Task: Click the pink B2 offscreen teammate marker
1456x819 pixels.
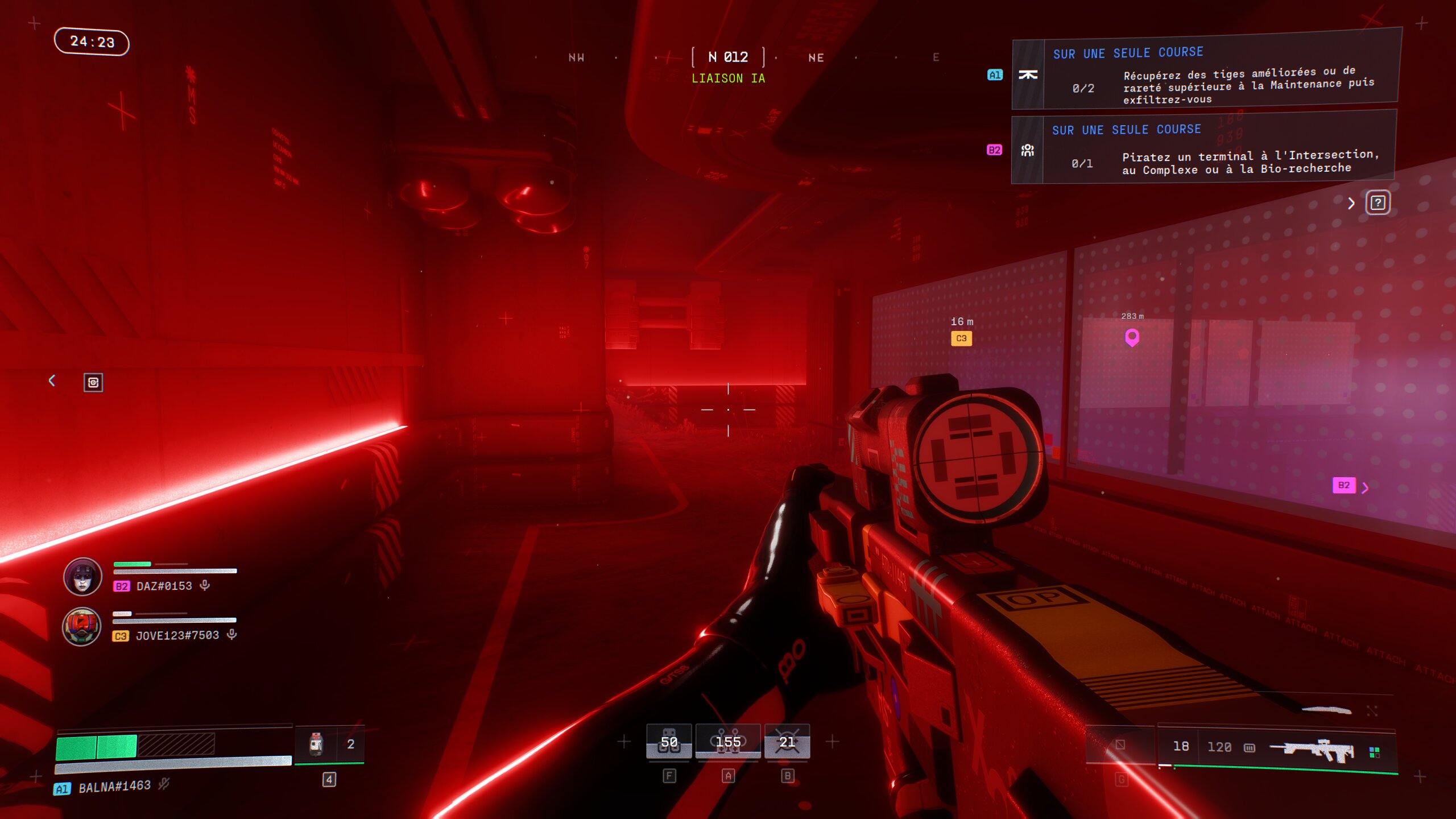Action: pyautogui.click(x=1345, y=485)
